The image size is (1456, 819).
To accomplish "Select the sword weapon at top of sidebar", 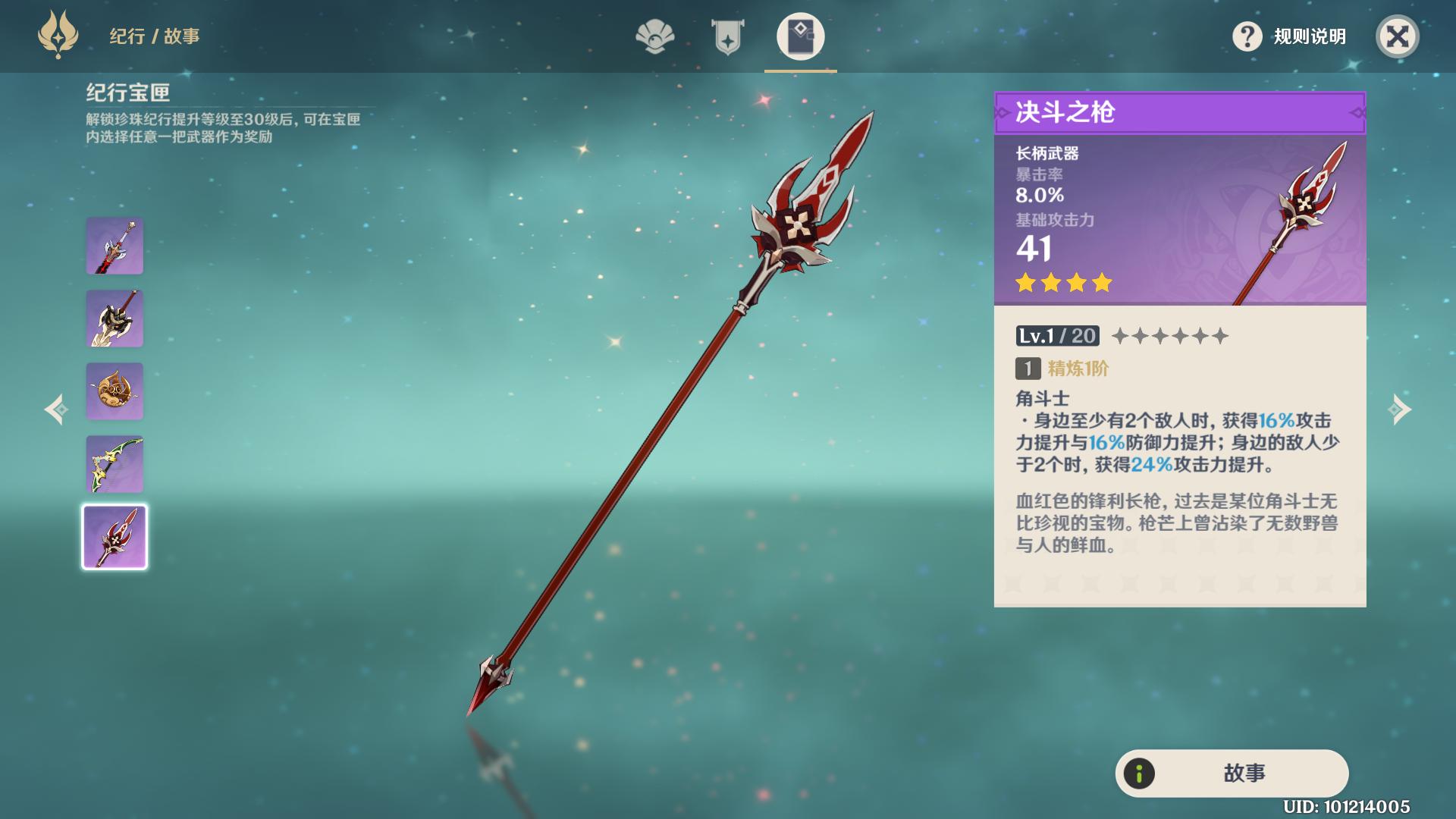I will coord(115,246).
